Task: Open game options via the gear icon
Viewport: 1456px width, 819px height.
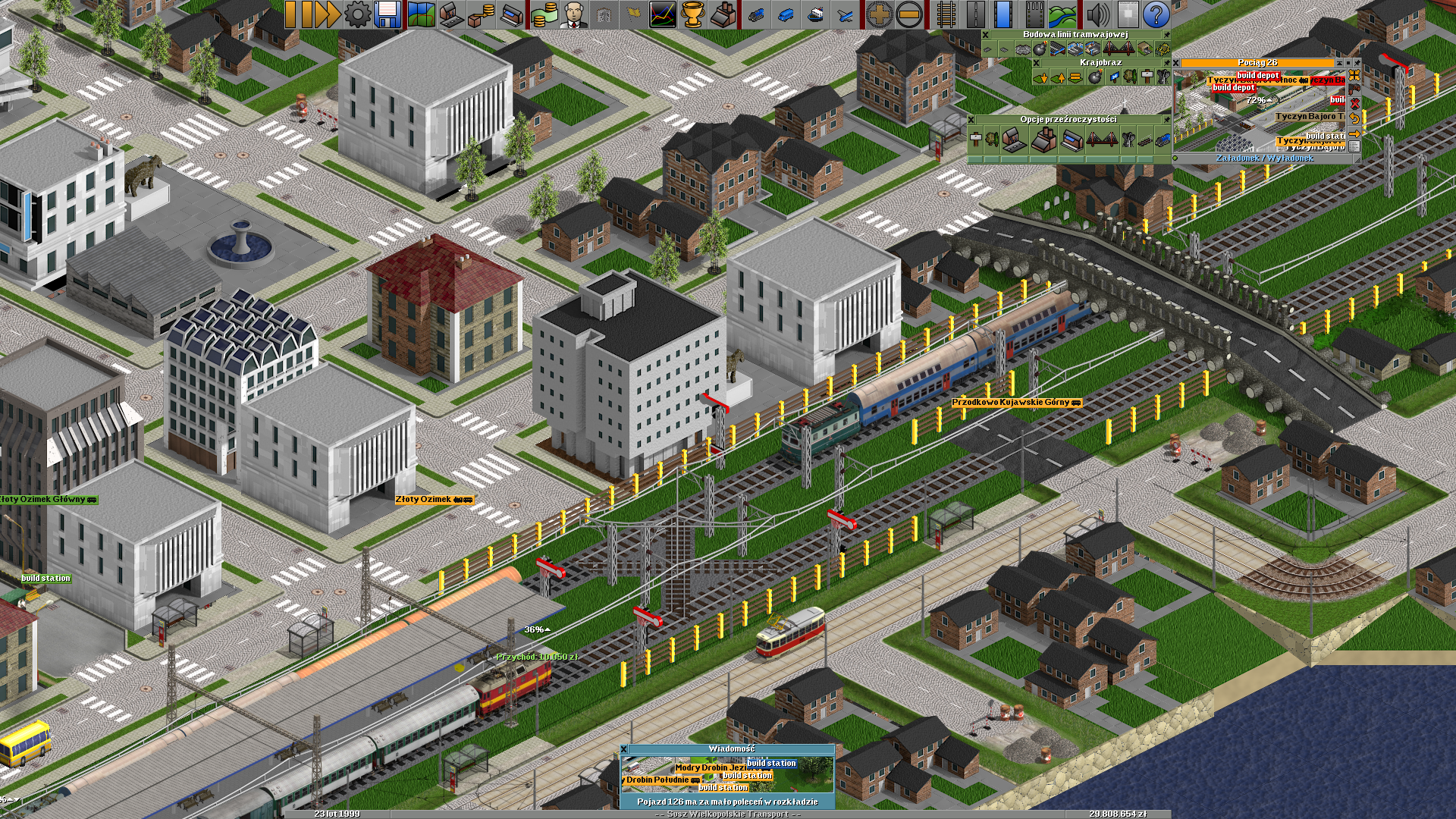Action: [x=357, y=14]
